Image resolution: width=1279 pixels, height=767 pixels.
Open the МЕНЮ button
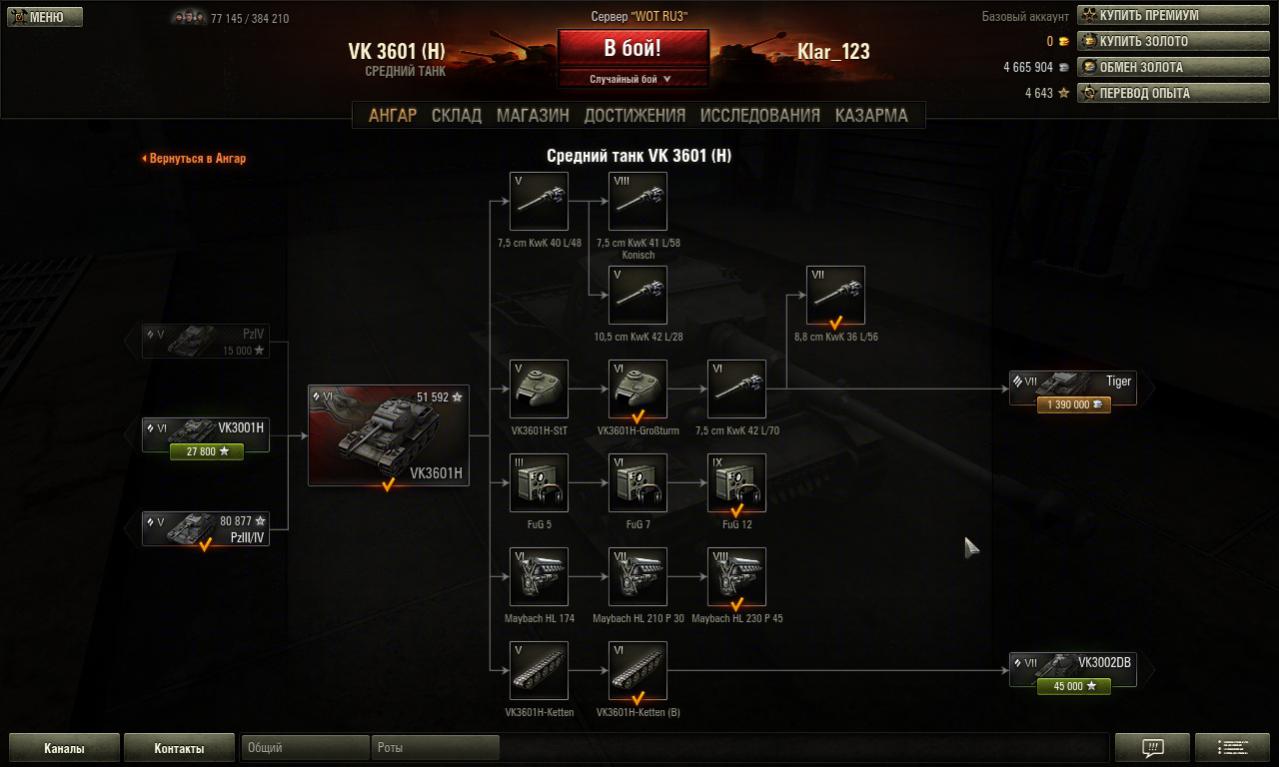click(45, 17)
